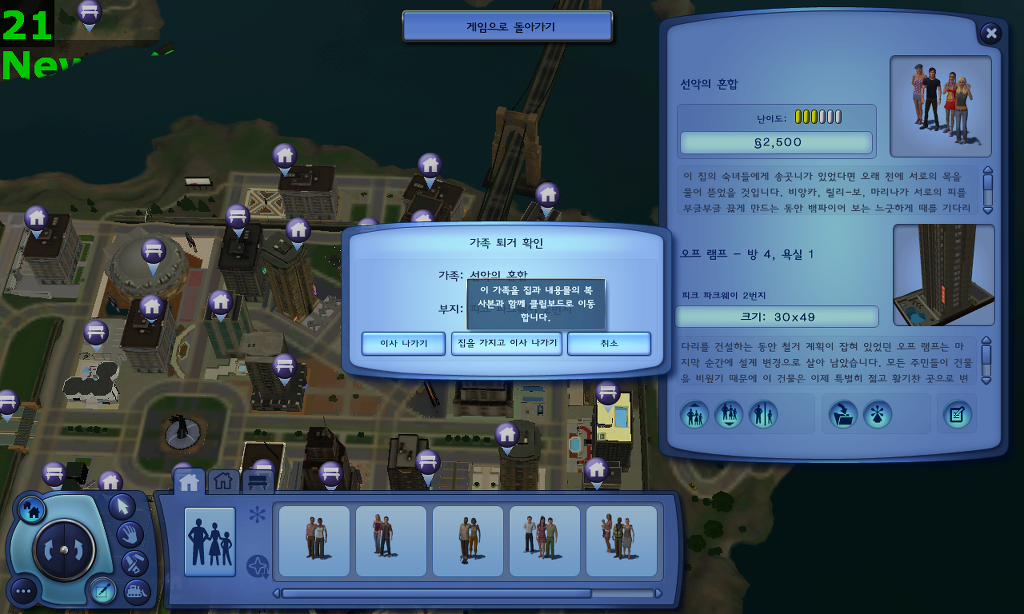Click the folder save-to-library icon
This screenshot has width=1024, height=614.
coord(842,414)
